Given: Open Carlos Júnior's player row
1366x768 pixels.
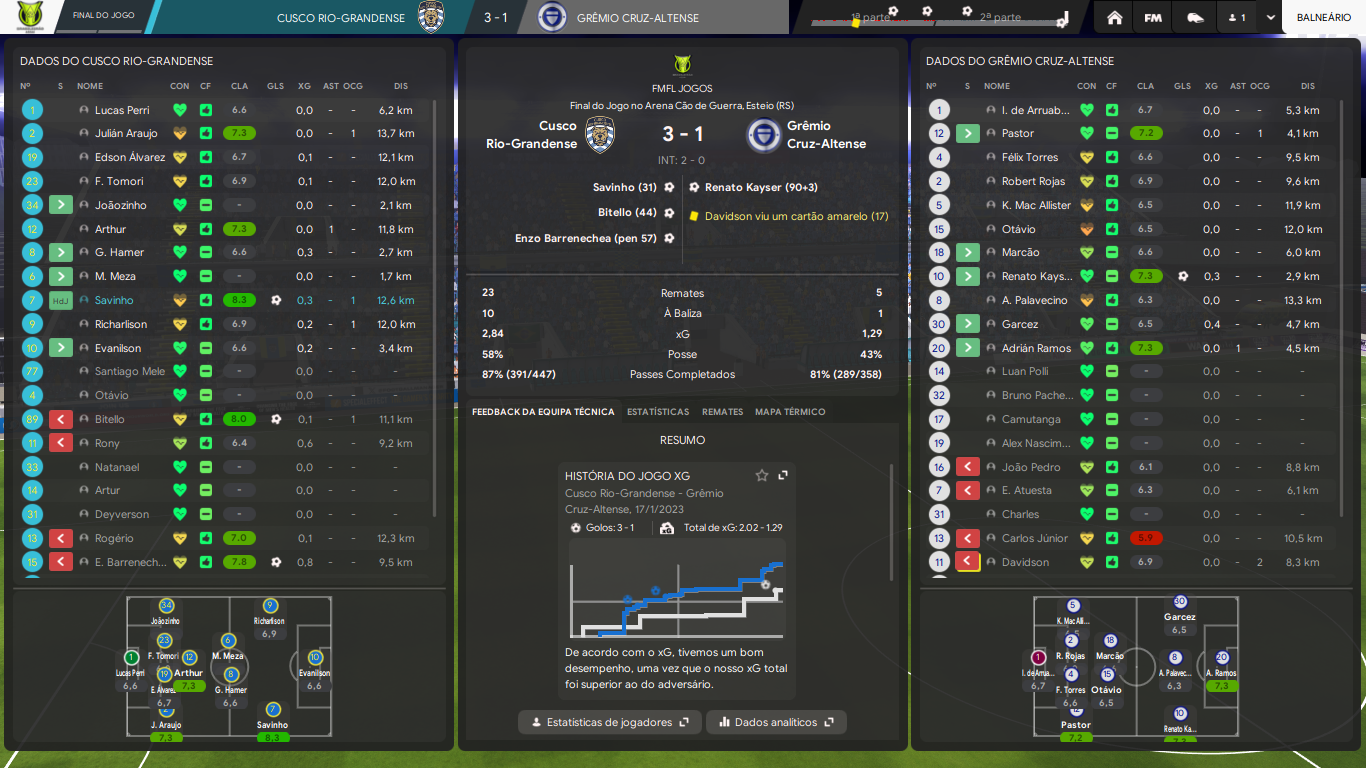Looking at the screenshot, I should (x=1034, y=538).
